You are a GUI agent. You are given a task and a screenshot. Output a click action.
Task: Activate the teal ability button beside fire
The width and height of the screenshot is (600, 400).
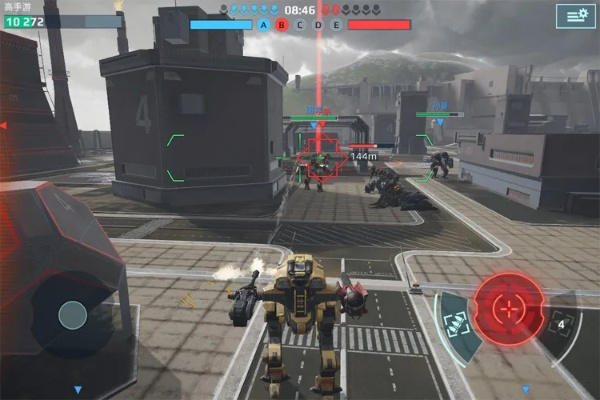tap(456, 322)
